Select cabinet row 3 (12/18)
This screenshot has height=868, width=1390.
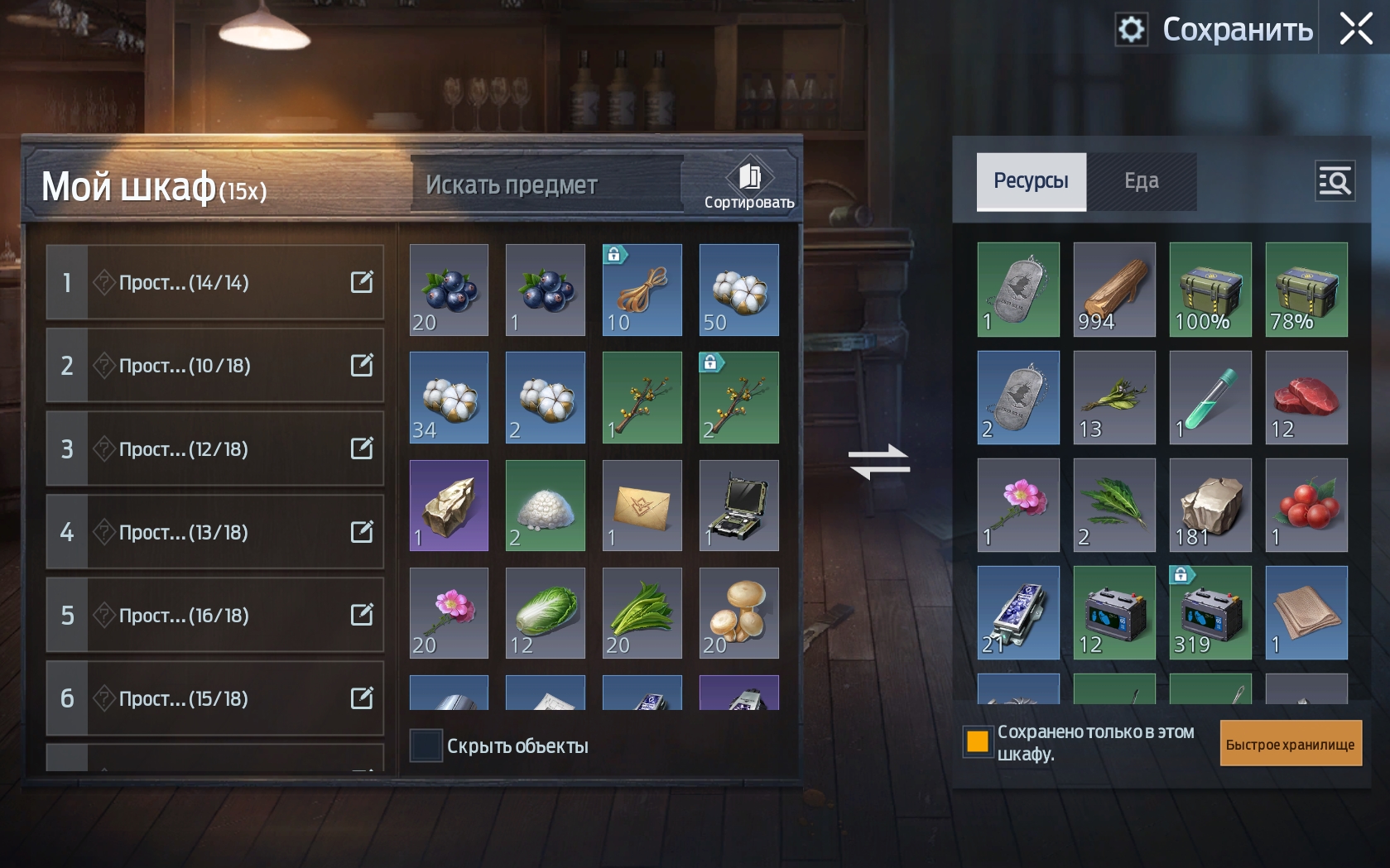pyautogui.click(x=214, y=448)
